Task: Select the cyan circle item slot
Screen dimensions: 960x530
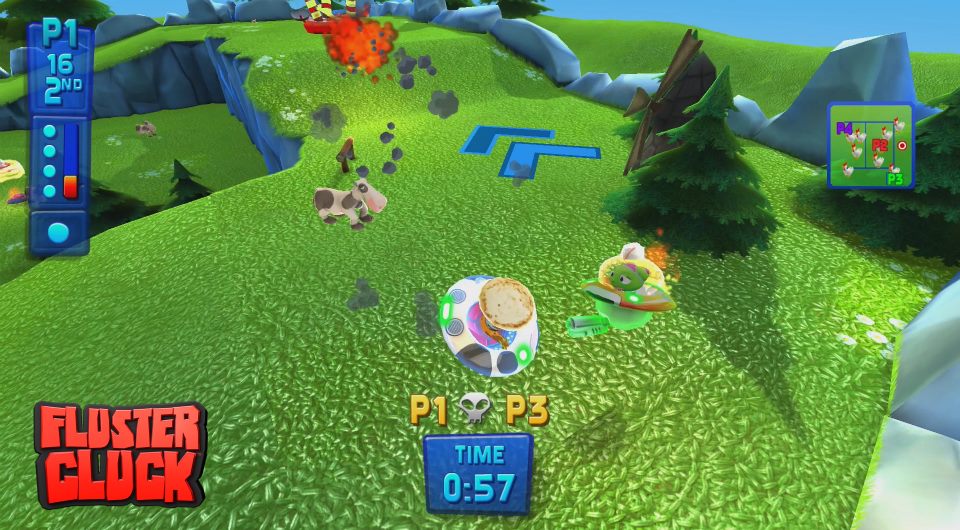Action: (59, 233)
